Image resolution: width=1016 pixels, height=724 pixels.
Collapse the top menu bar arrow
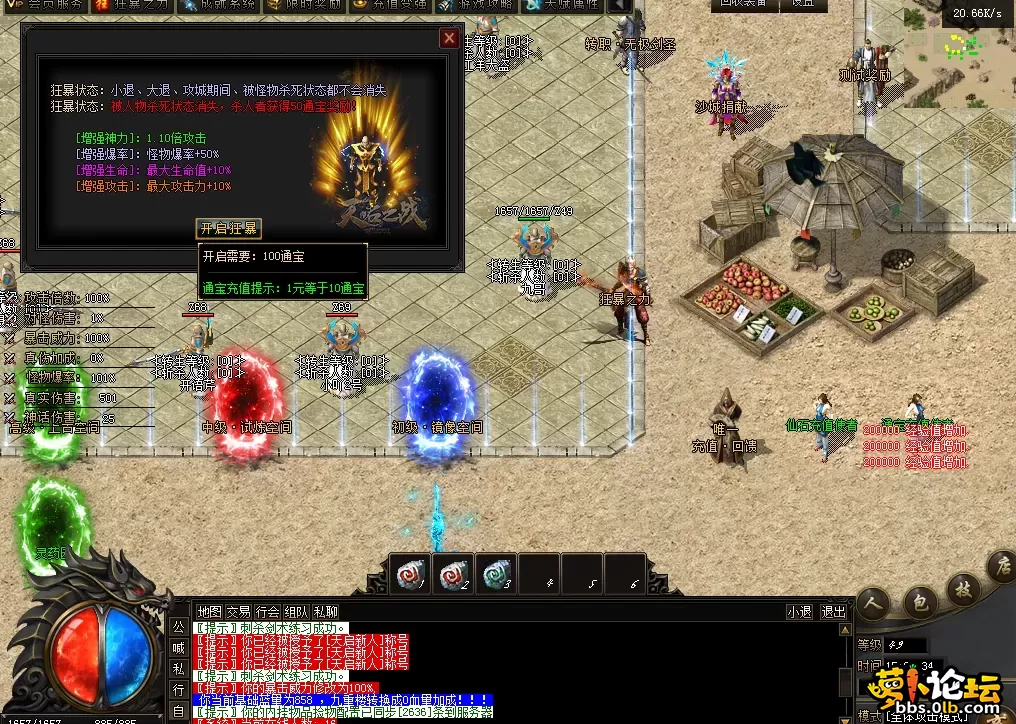622,6
